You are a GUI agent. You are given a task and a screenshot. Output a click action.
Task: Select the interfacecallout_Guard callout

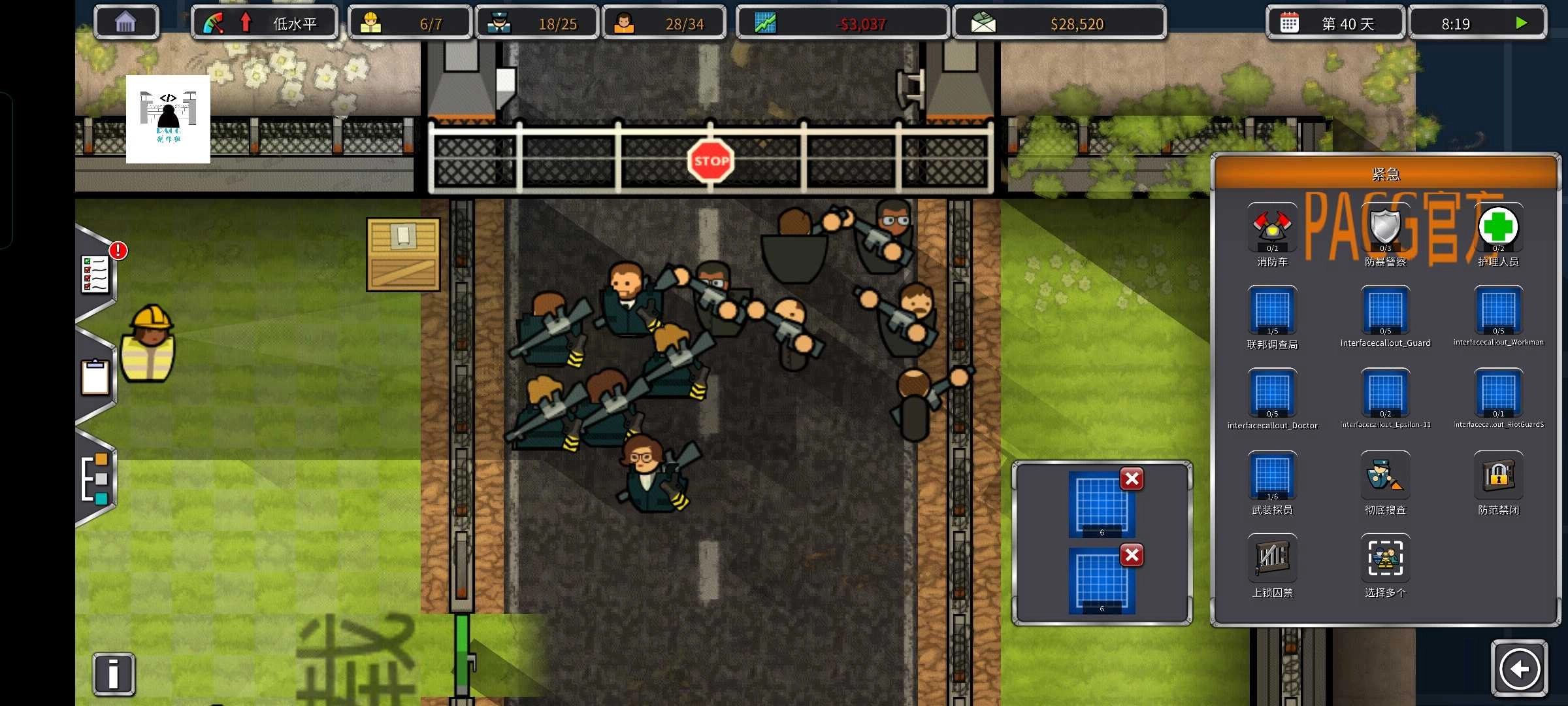click(1385, 311)
